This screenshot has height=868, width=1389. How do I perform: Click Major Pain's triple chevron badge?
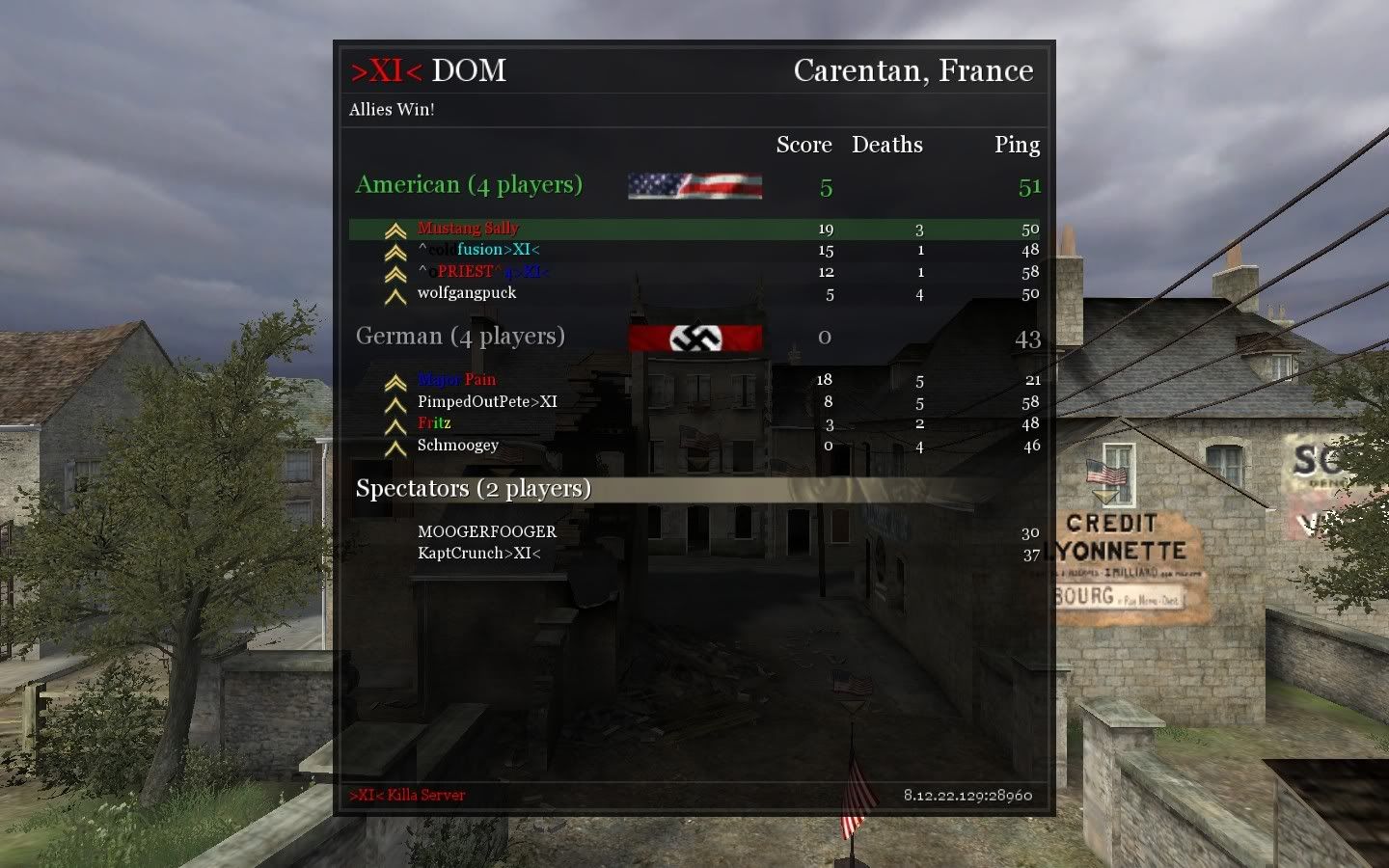[x=395, y=380]
